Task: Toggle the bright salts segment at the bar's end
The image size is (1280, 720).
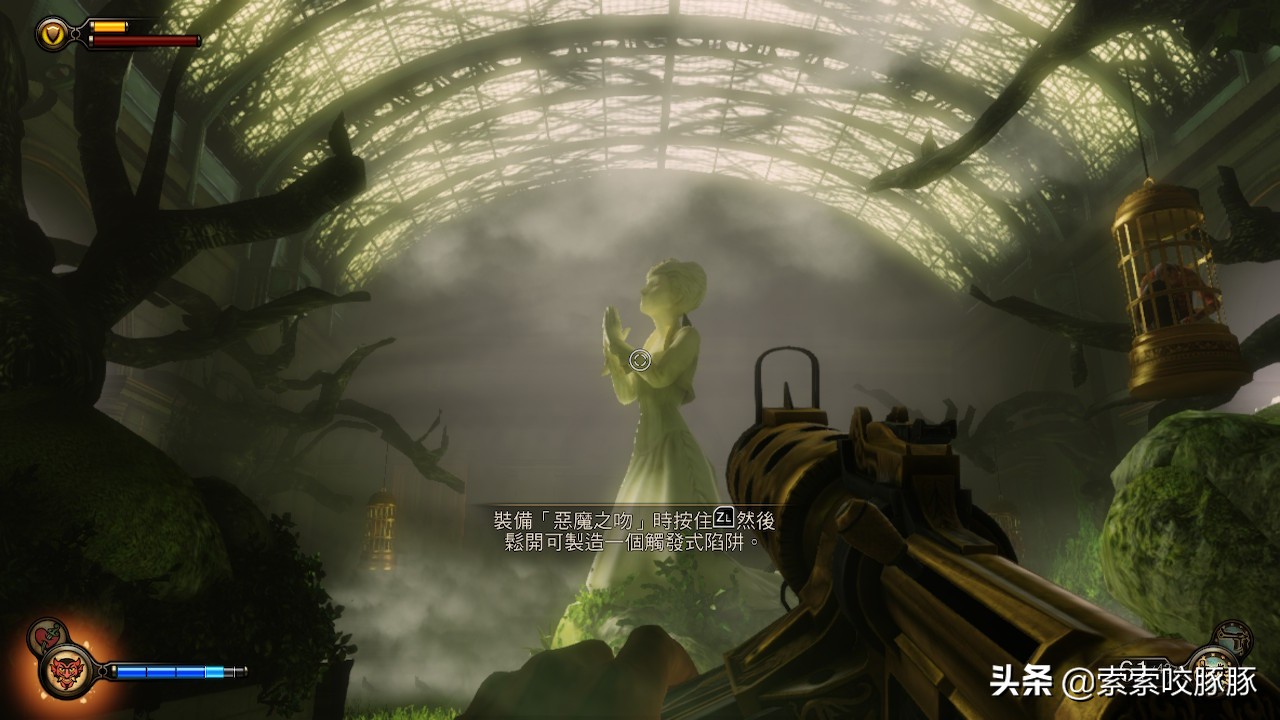Action: [214, 670]
